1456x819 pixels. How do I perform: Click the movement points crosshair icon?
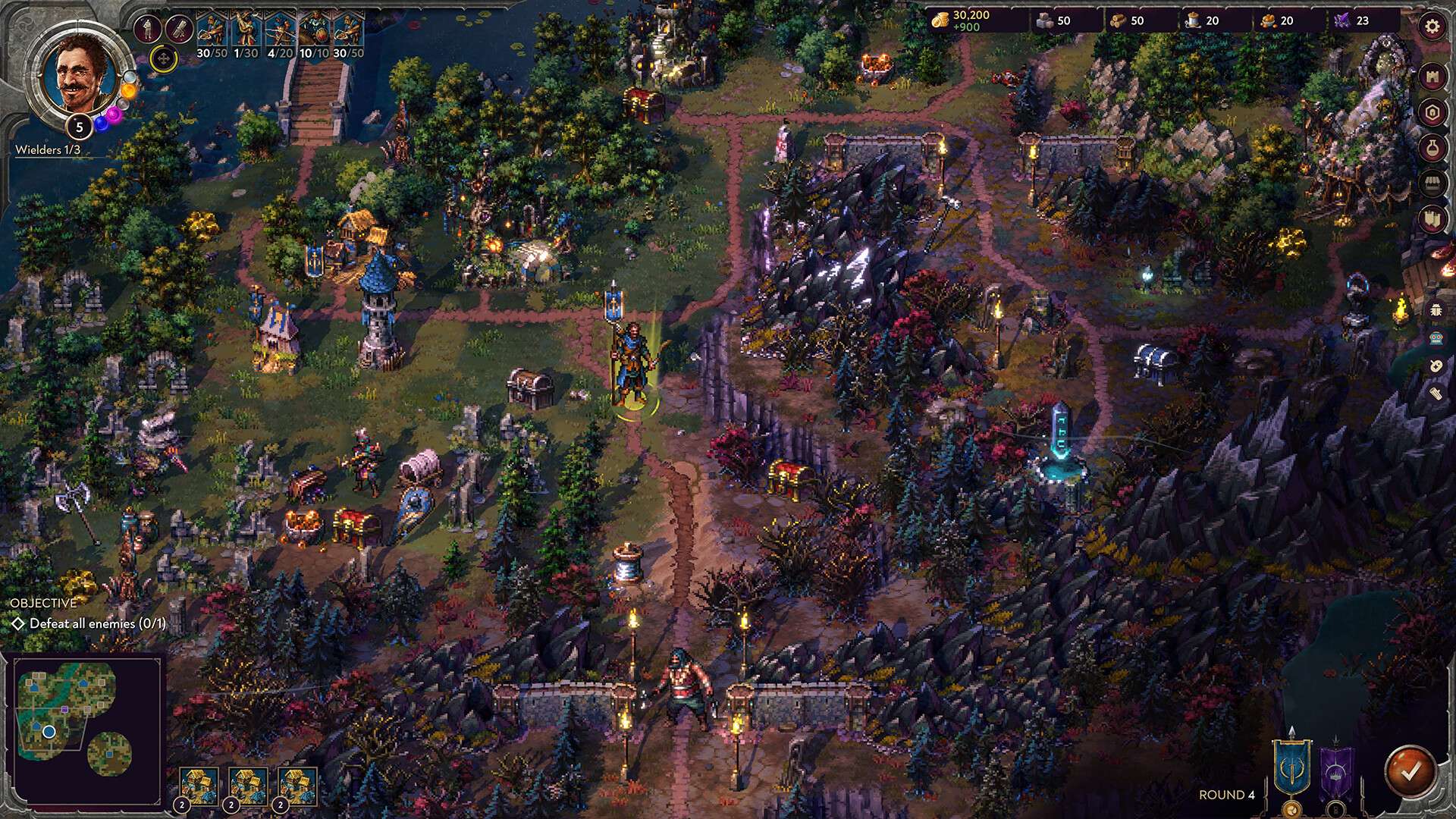(x=163, y=58)
